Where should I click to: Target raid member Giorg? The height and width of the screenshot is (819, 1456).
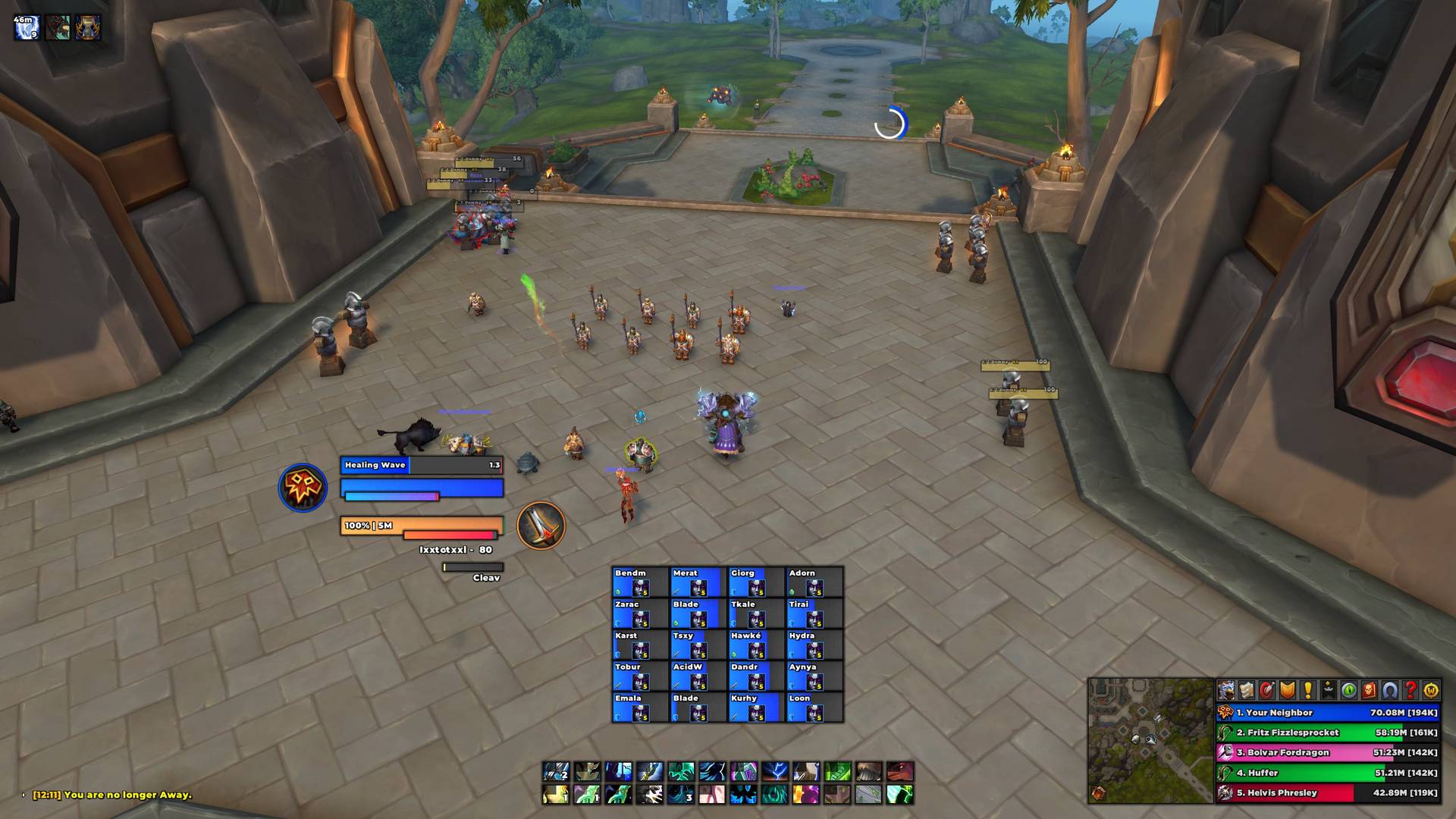click(756, 582)
